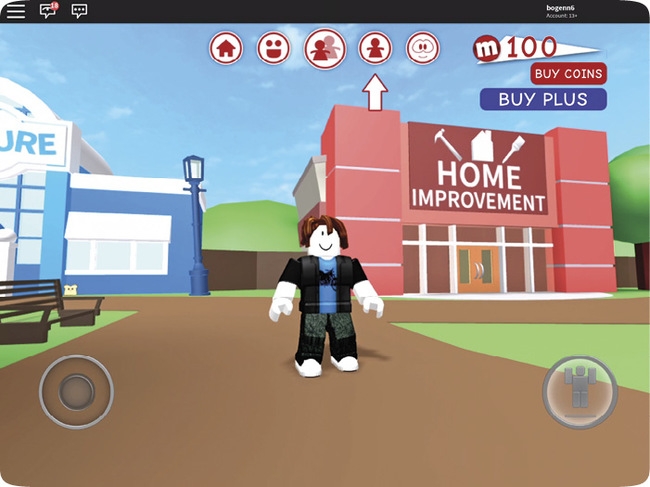Image resolution: width=650 pixels, height=487 pixels.
Task: Open the smiley face emote button
Action: (273, 47)
